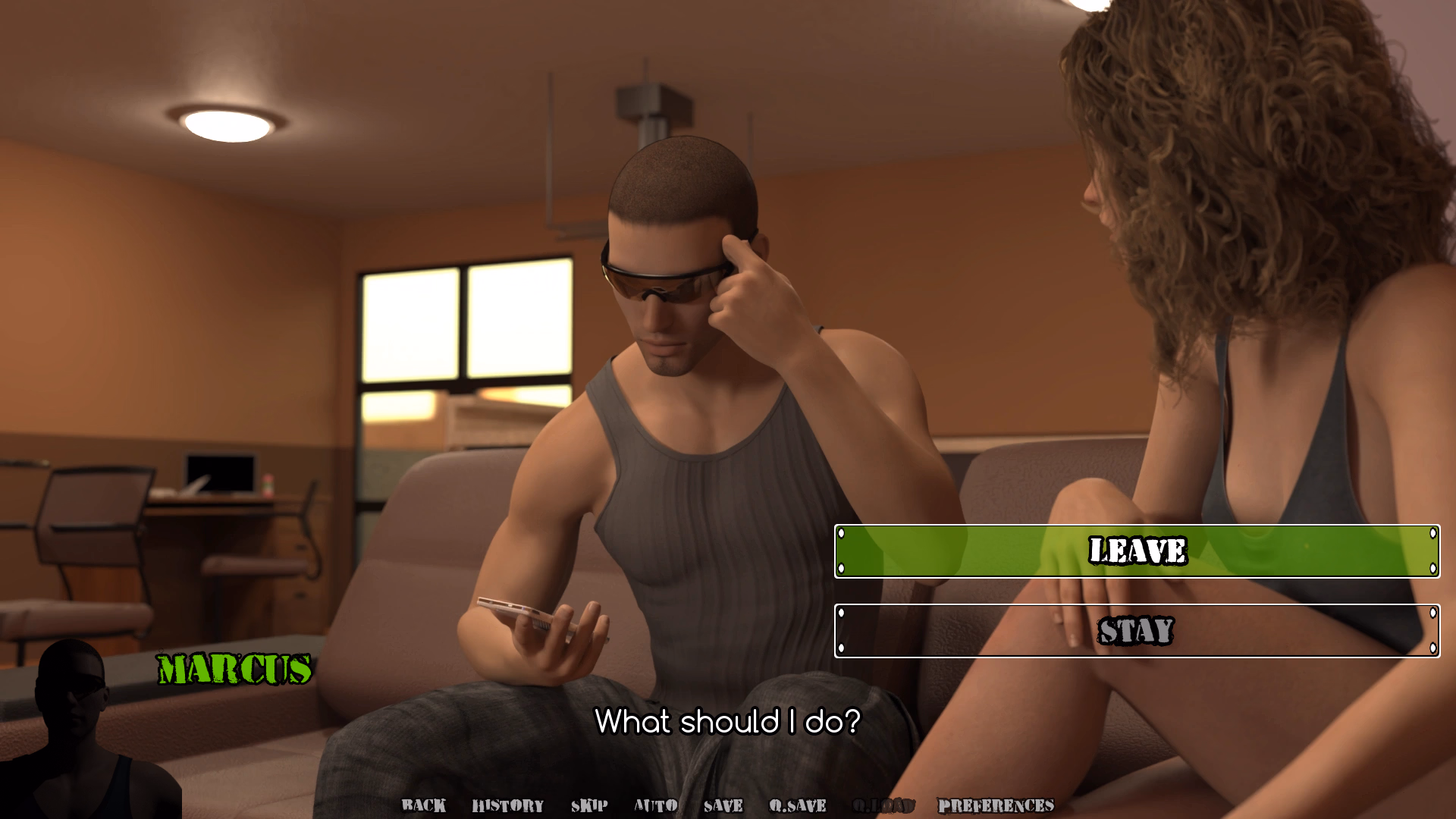Quick save with Q.Save
1456x819 pixels.
coord(798,805)
